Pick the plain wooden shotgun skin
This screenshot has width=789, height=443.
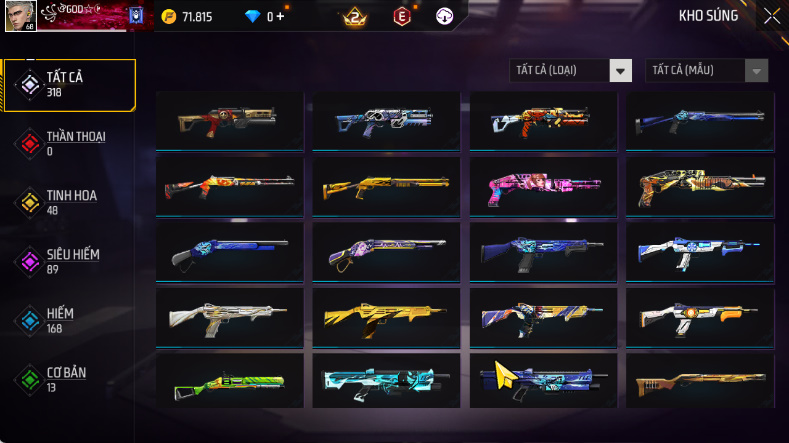click(699, 381)
